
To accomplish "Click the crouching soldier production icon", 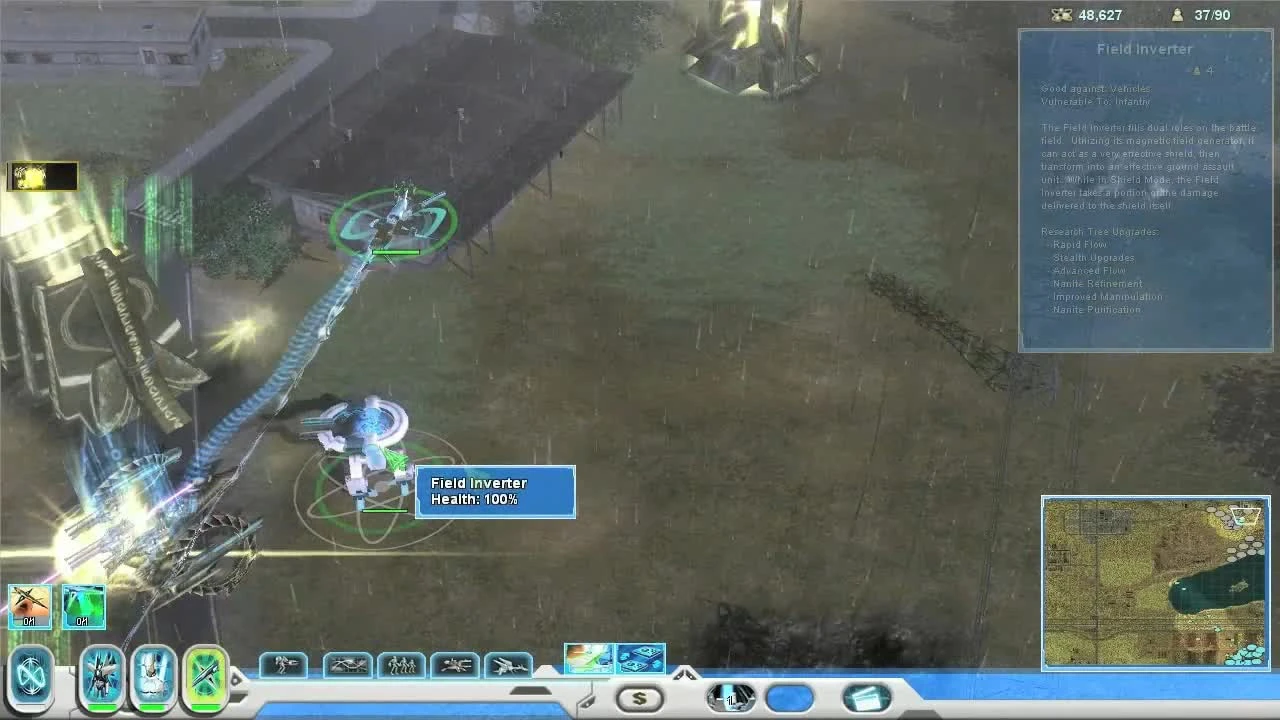I will coord(282,664).
